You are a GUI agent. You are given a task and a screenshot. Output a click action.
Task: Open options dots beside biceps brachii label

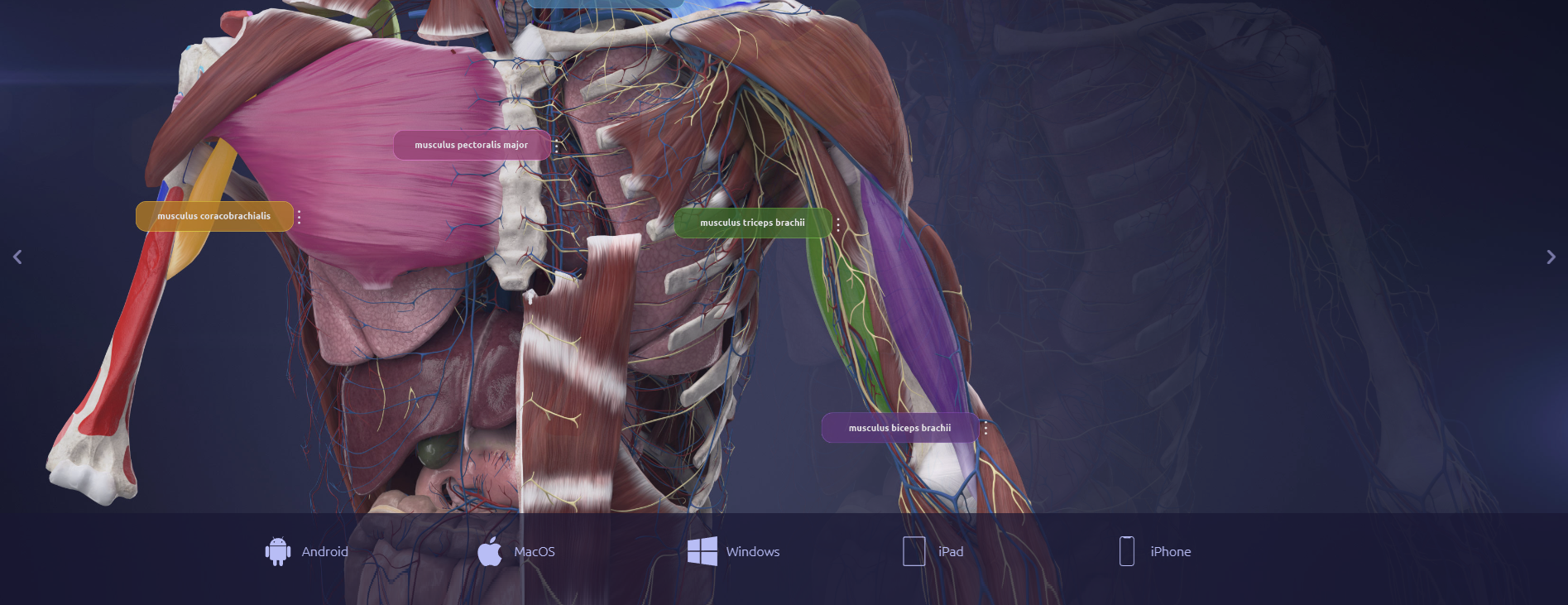click(x=985, y=429)
